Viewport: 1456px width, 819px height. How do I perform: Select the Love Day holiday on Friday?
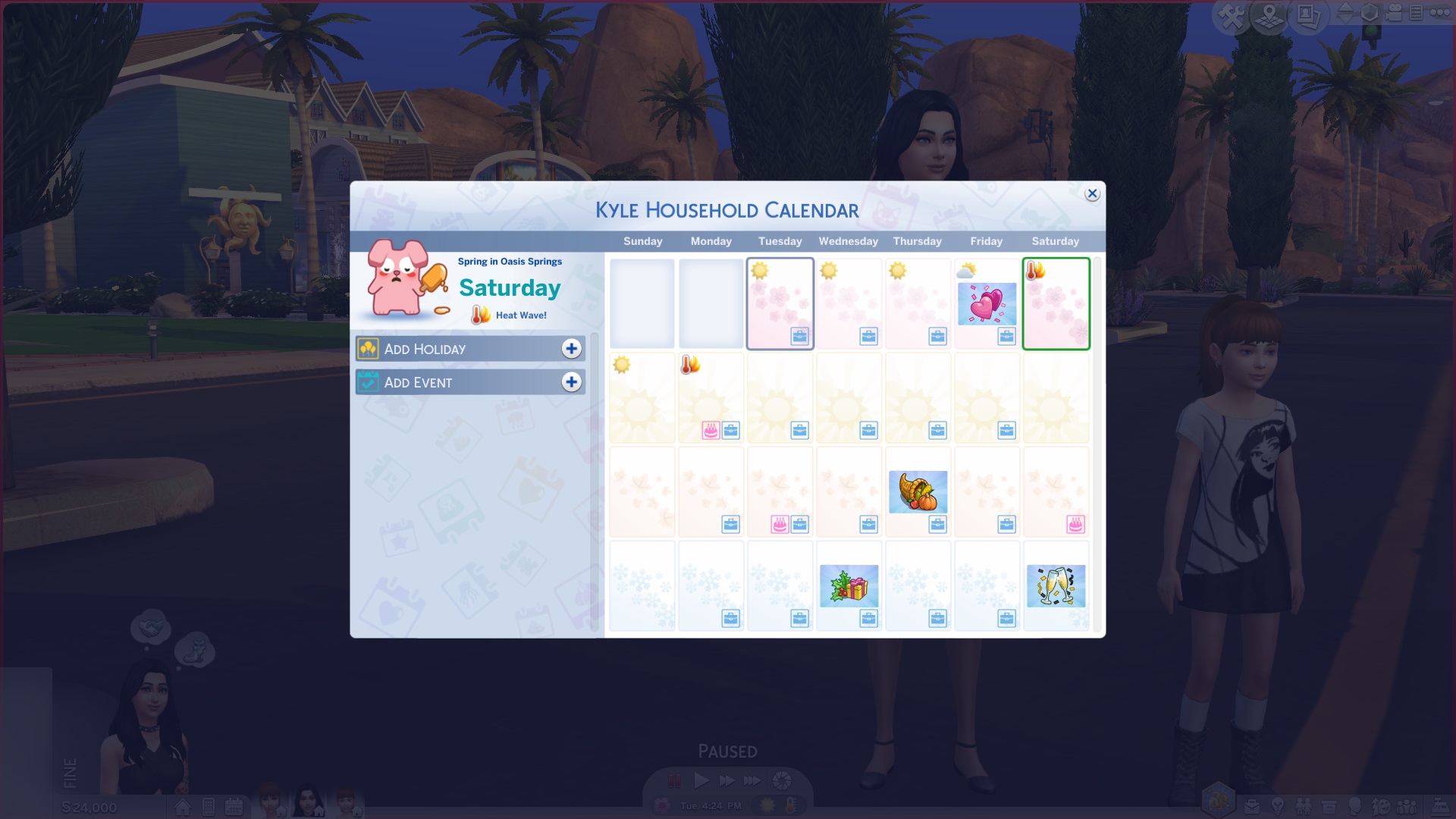pyautogui.click(x=987, y=303)
